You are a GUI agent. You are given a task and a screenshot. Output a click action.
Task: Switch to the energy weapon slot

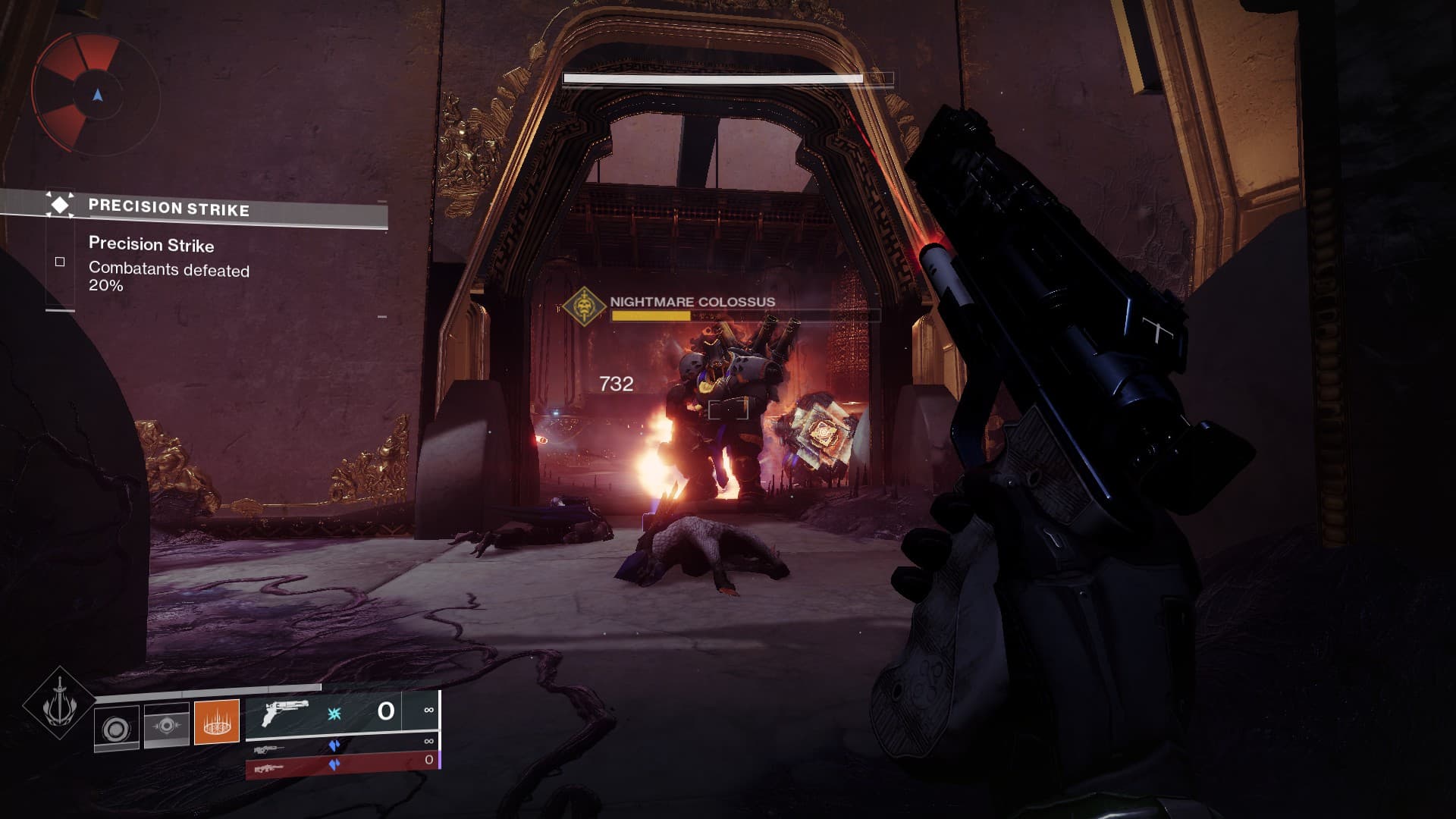pyautogui.click(x=341, y=747)
